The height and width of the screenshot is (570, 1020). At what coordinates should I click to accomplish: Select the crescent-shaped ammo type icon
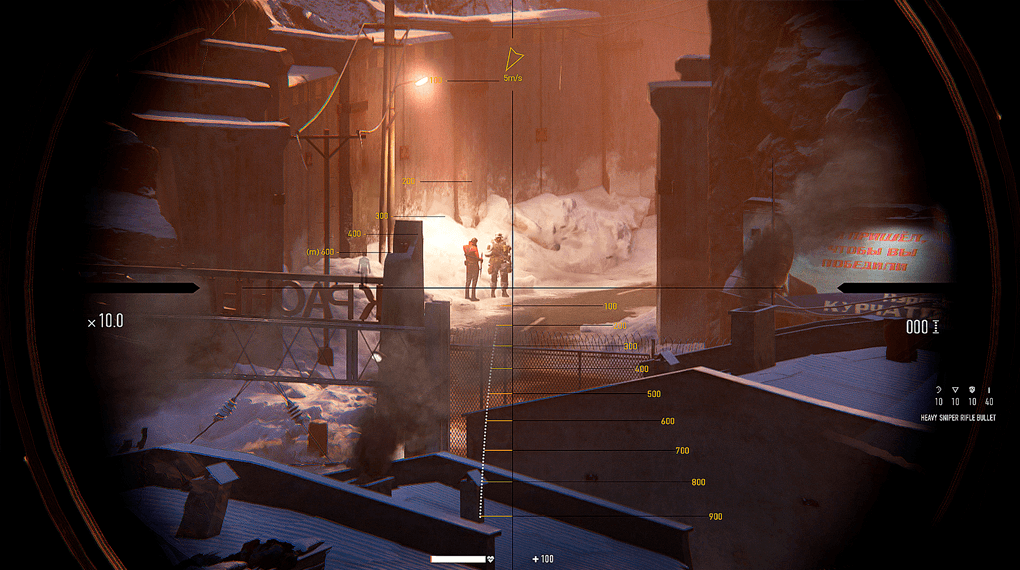939,389
